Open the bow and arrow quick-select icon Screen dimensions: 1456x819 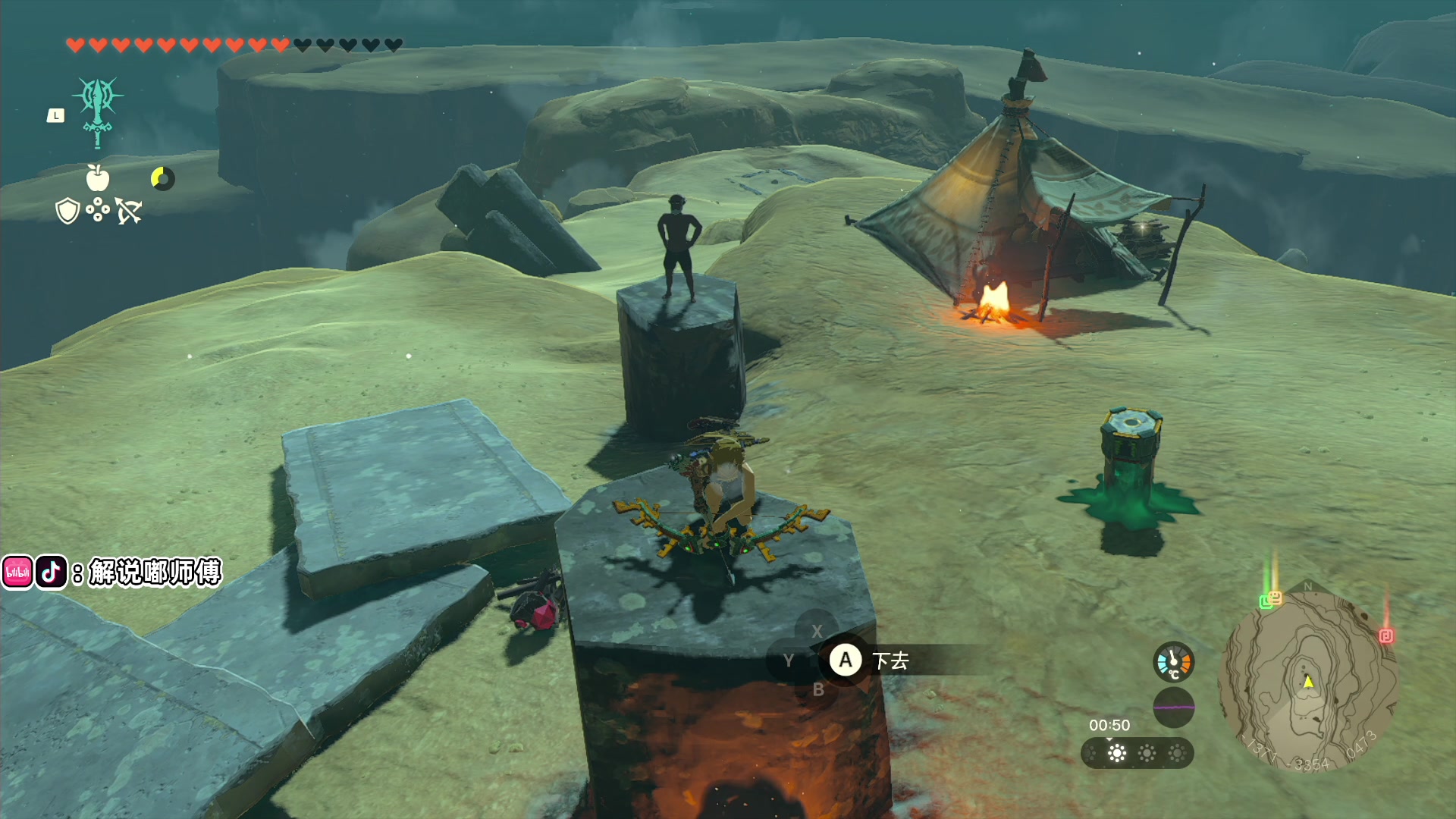(128, 211)
